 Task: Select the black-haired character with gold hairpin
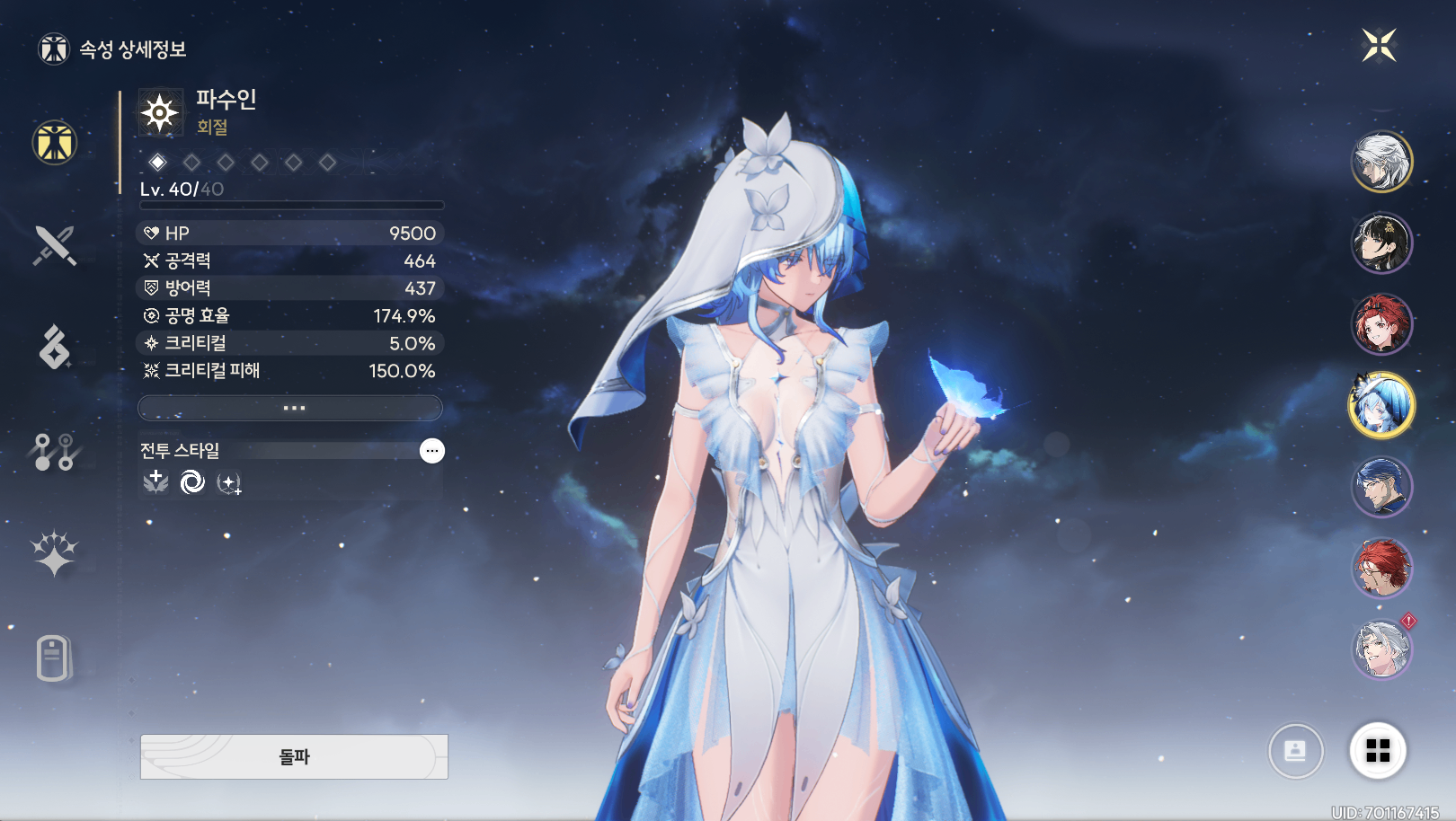point(1381,243)
